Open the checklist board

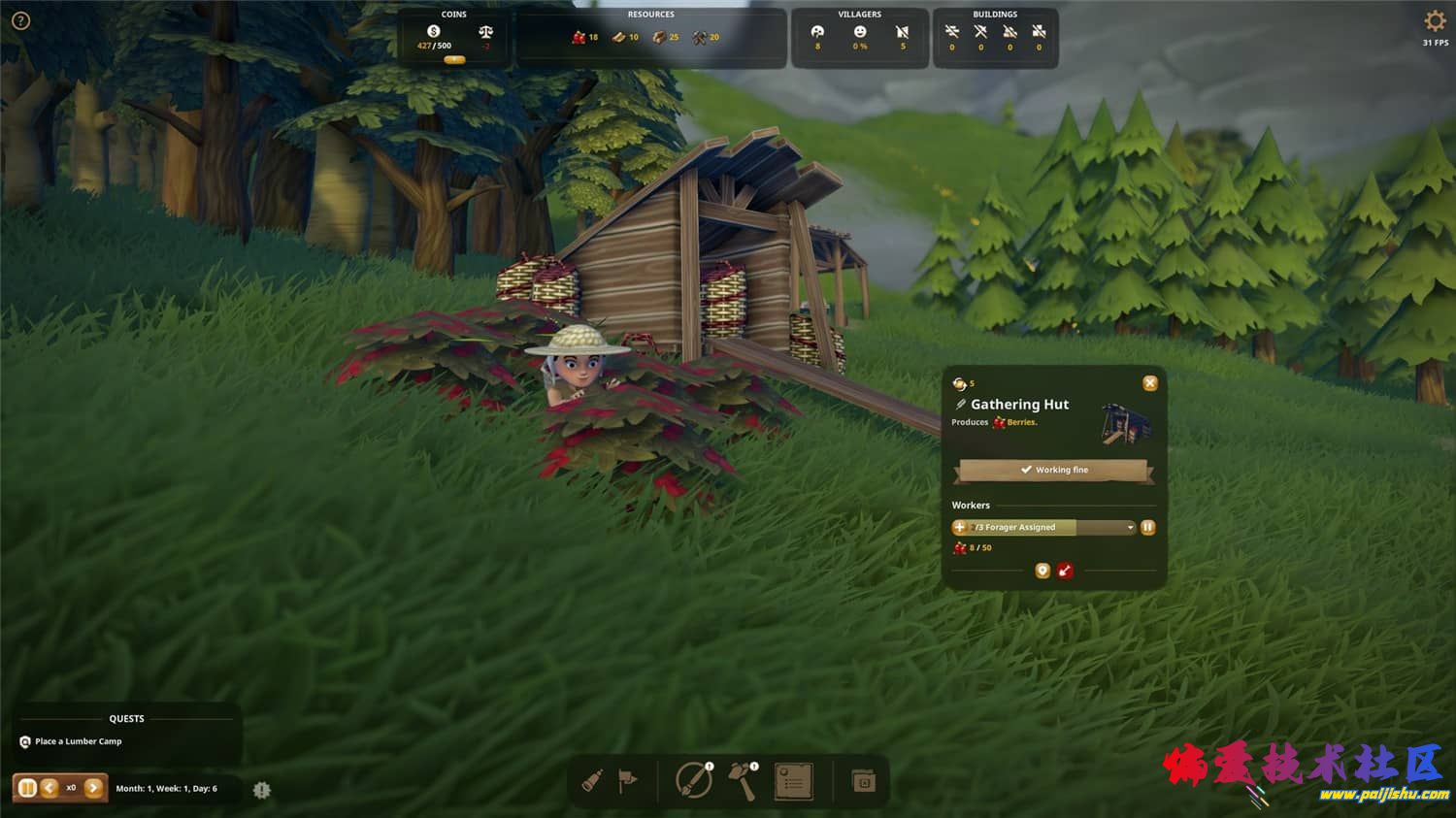(793, 781)
